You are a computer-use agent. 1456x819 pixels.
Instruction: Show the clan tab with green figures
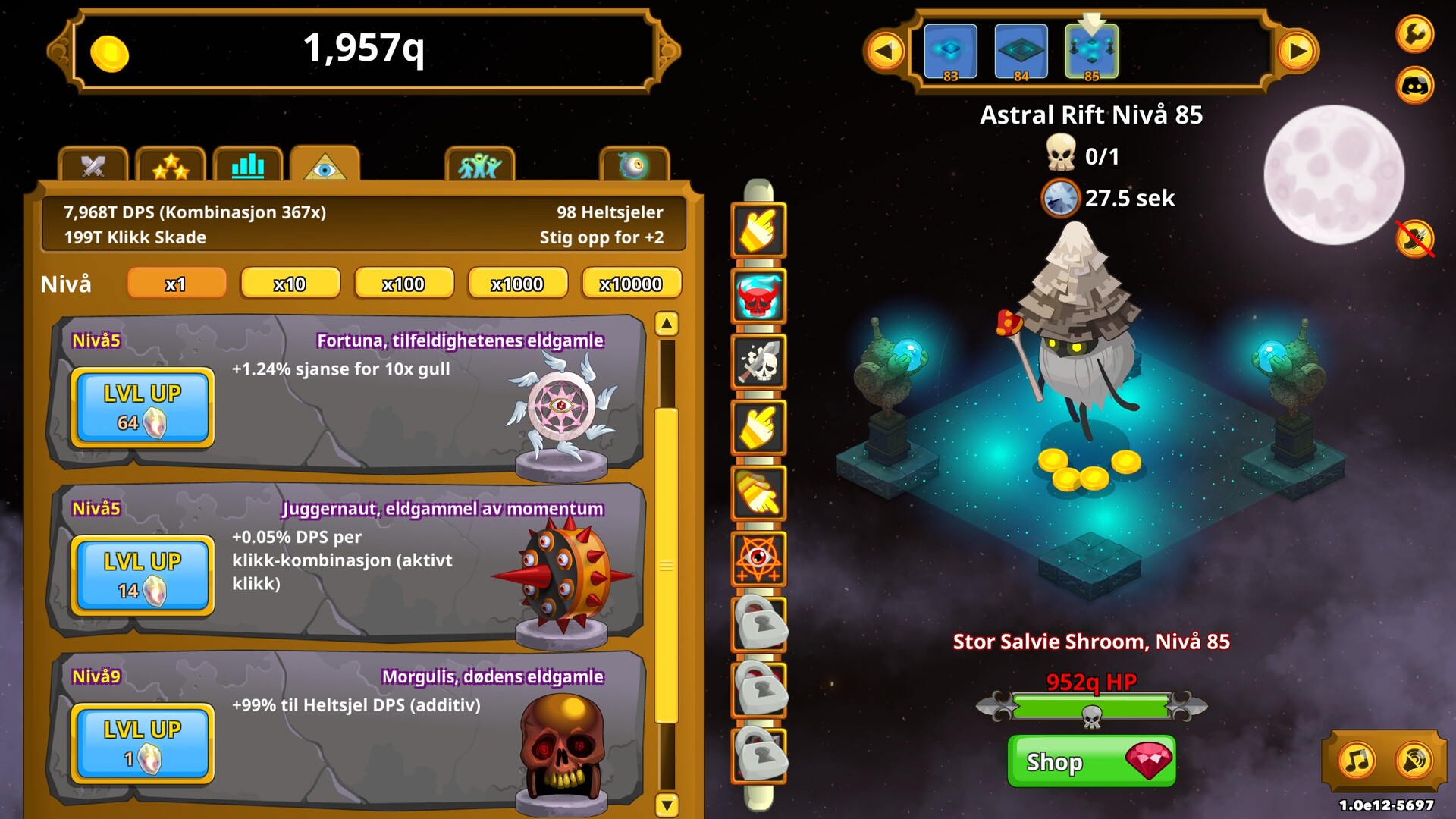(x=480, y=165)
